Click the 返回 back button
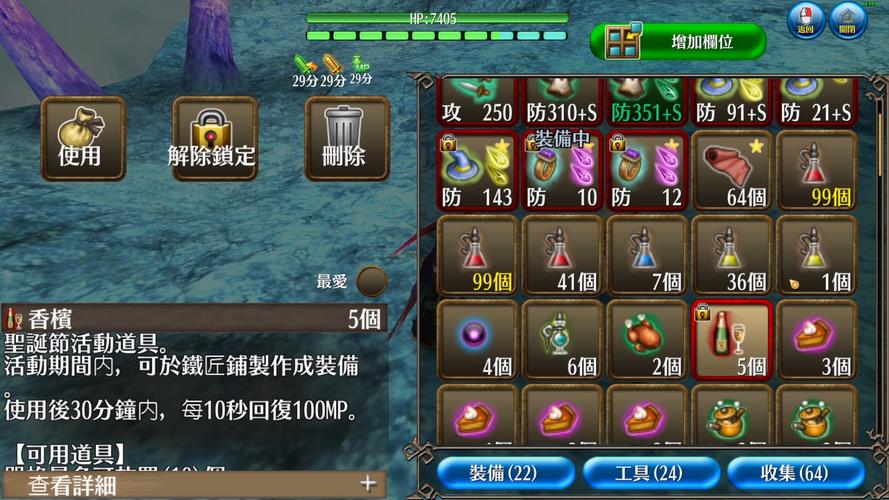This screenshot has width=889, height=500. tap(806, 19)
